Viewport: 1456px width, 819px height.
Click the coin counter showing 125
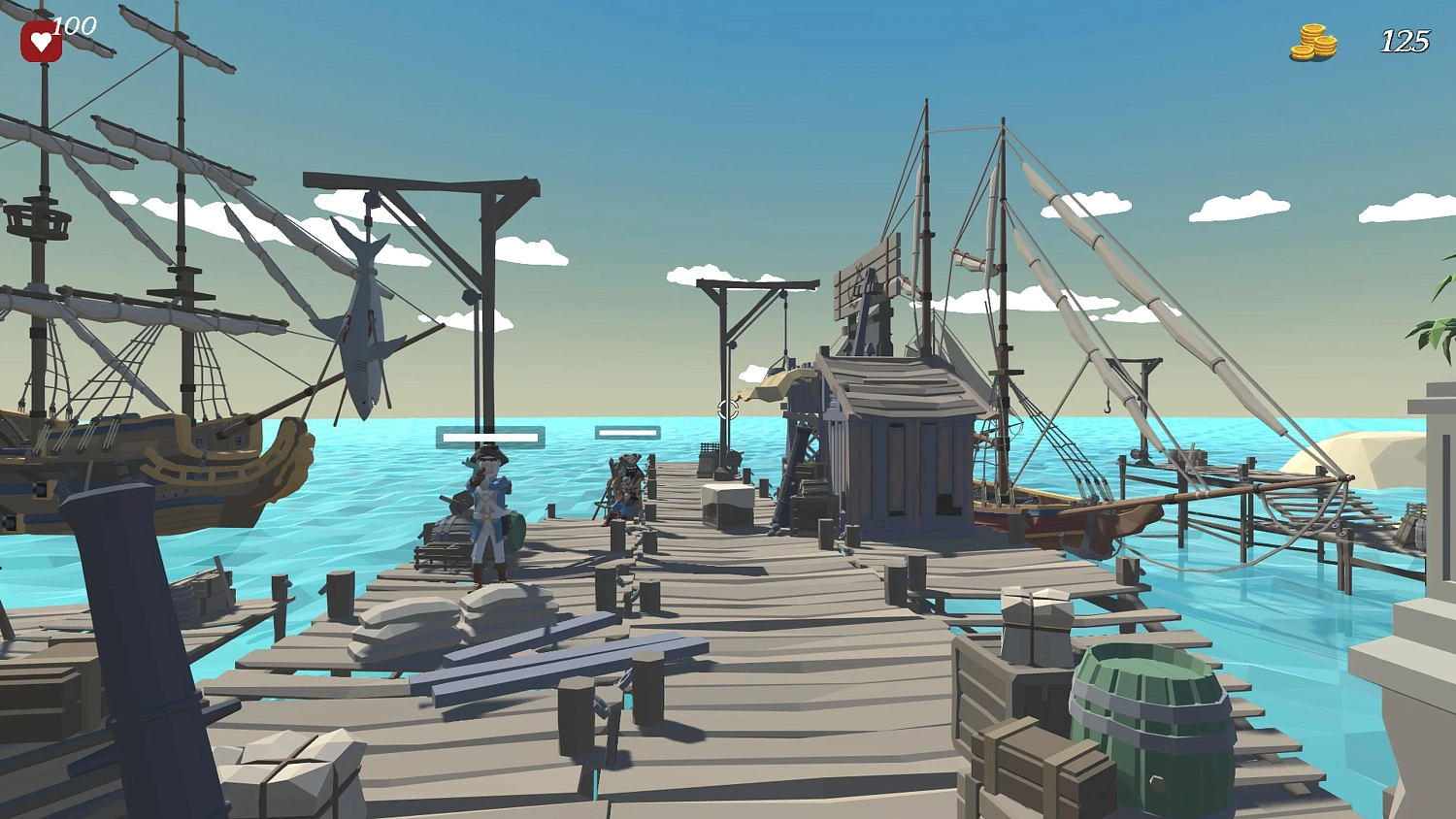(1406, 41)
